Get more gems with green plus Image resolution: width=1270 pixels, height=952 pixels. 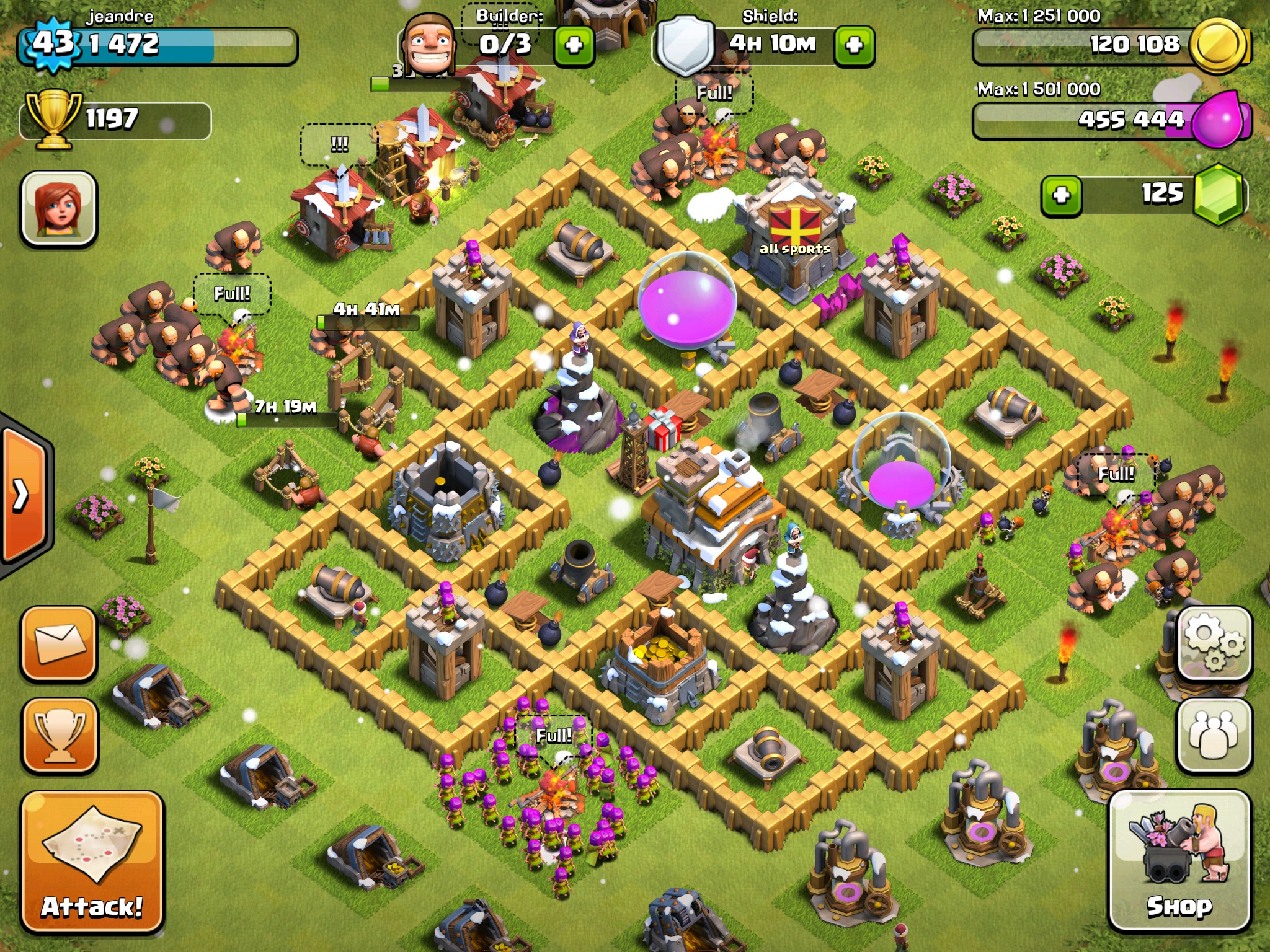tap(1061, 195)
